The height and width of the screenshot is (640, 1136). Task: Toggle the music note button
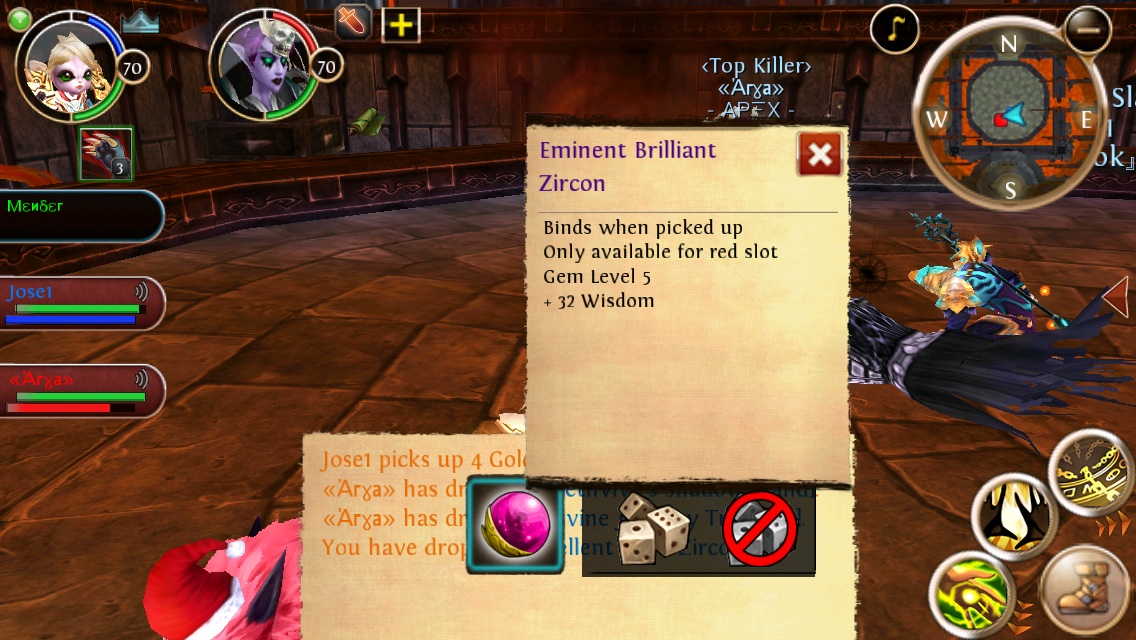pos(895,31)
